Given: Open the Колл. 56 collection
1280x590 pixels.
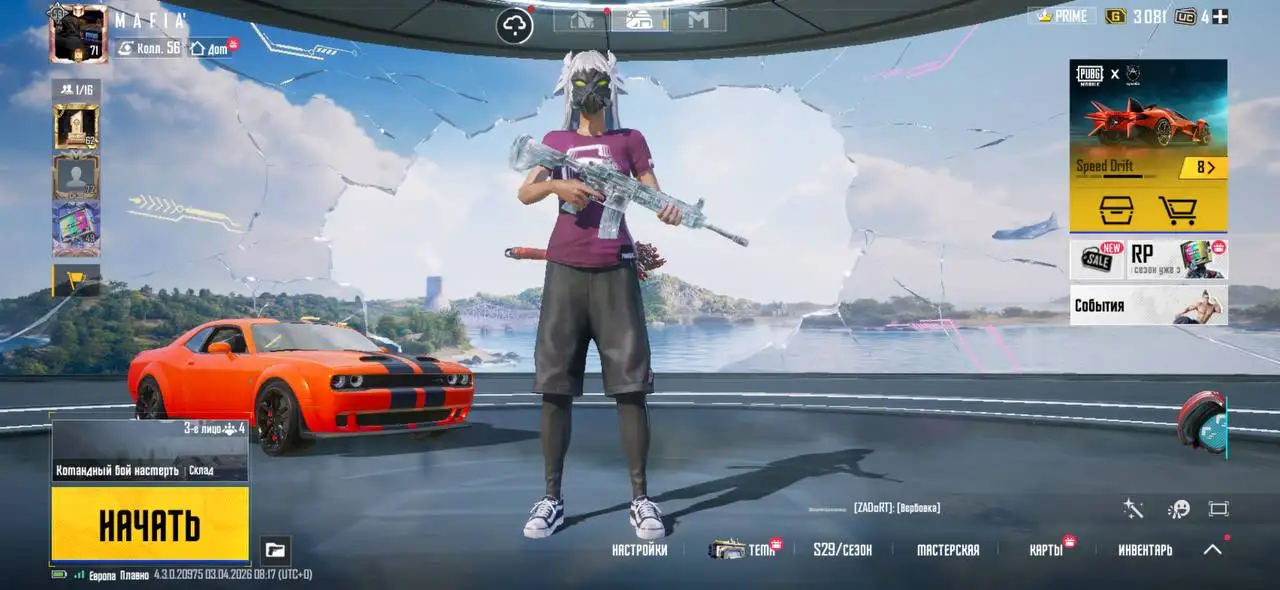Looking at the screenshot, I should point(148,48).
